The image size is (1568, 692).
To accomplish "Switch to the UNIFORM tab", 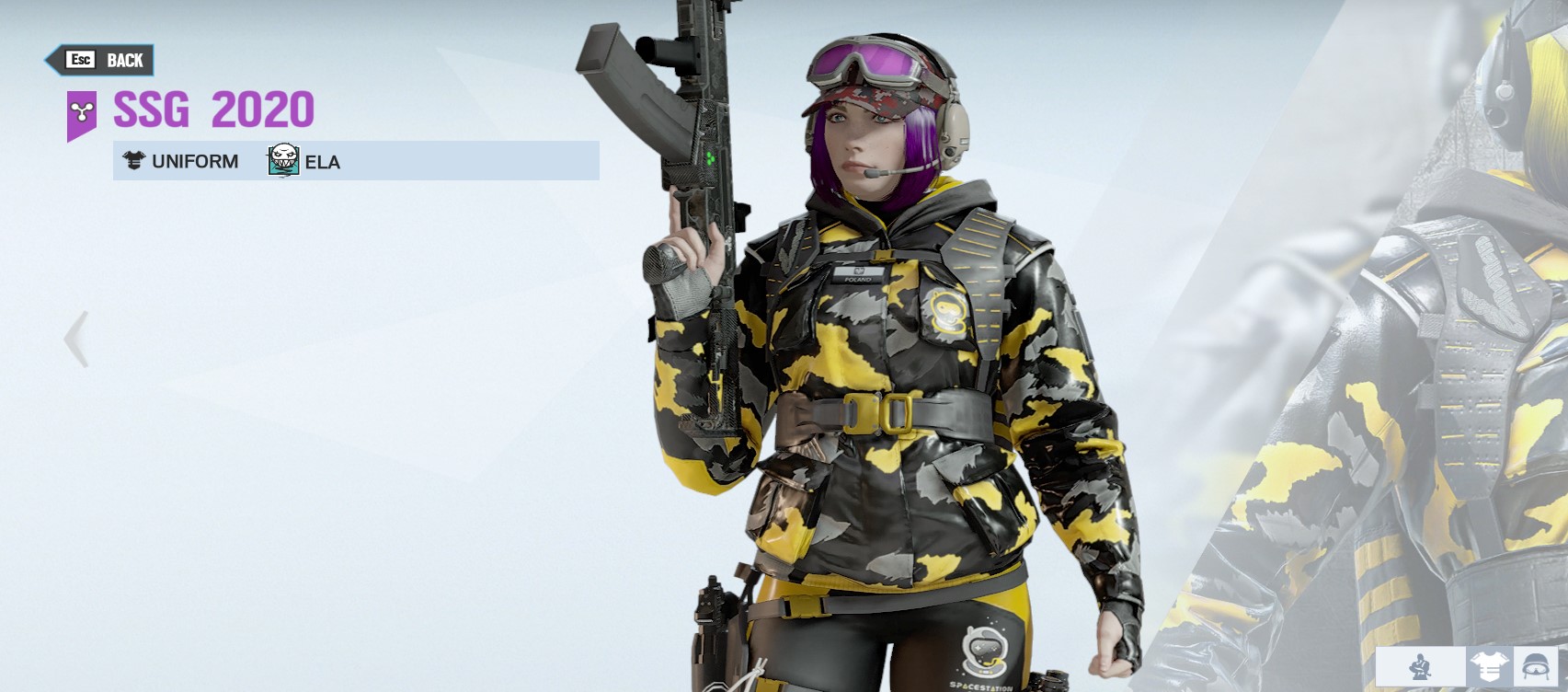I will pos(183,161).
